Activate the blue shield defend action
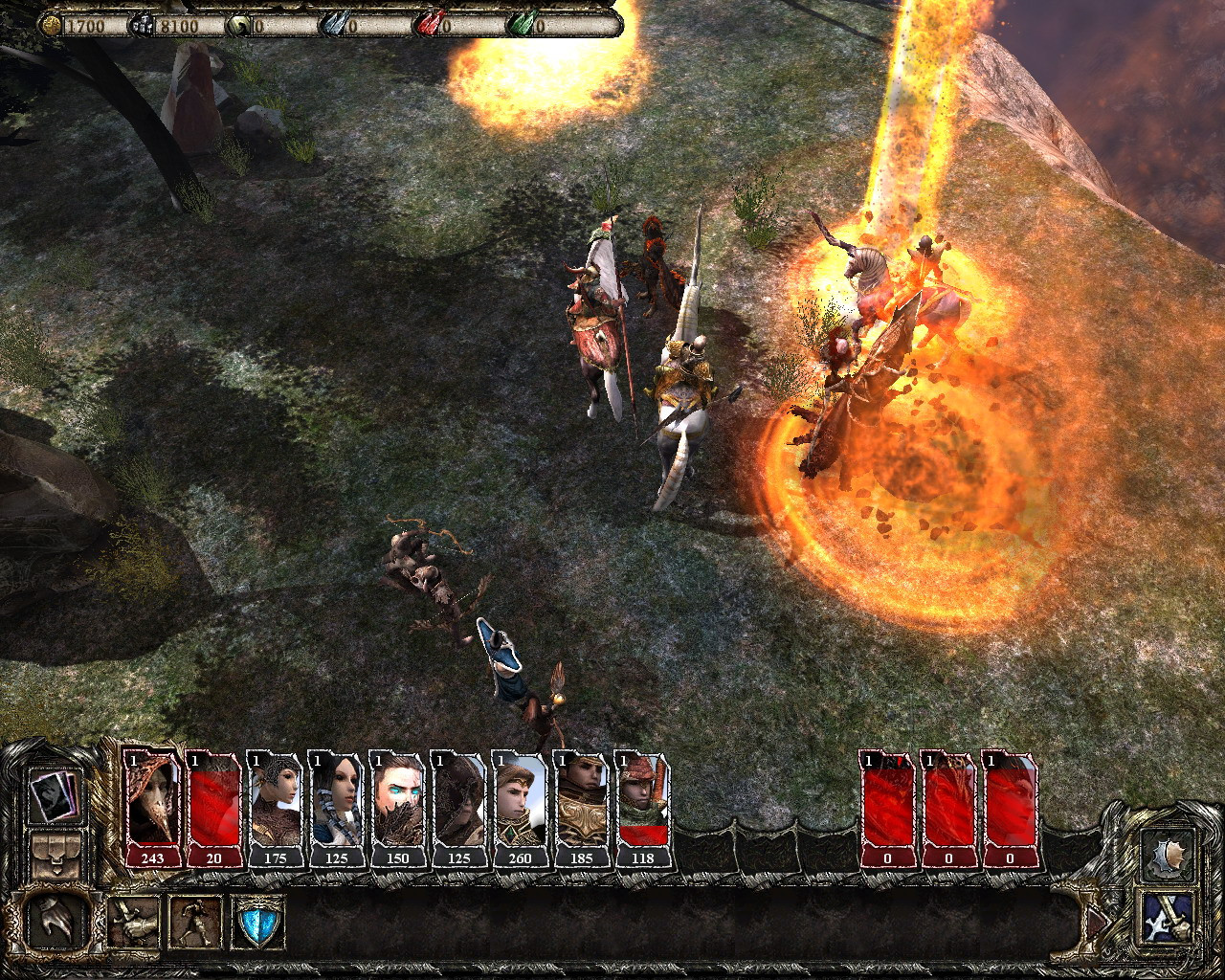The height and width of the screenshot is (980, 1225). (x=256, y=924)
